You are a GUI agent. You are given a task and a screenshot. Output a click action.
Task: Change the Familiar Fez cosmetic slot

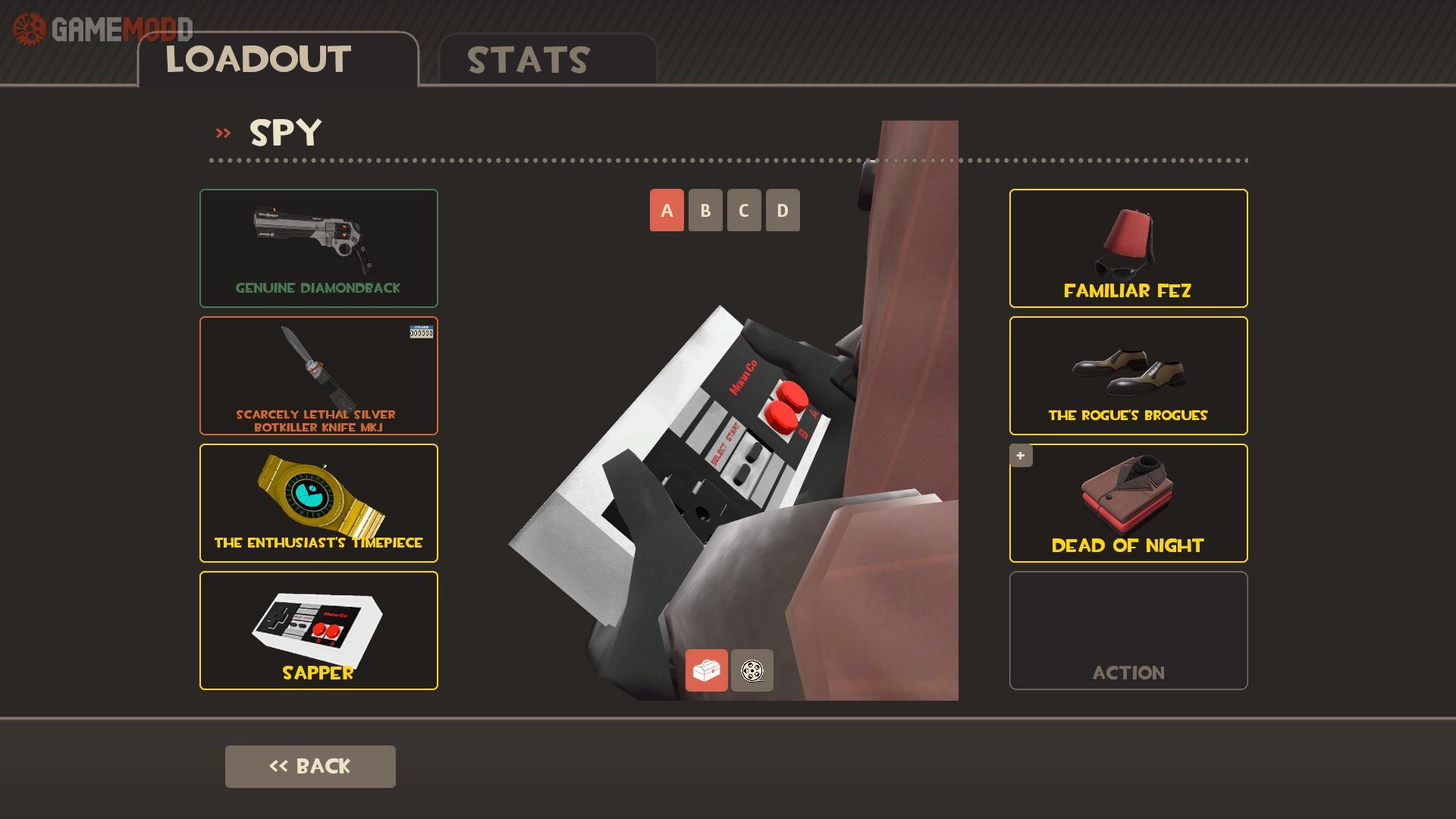click(x=1128, y=248)
